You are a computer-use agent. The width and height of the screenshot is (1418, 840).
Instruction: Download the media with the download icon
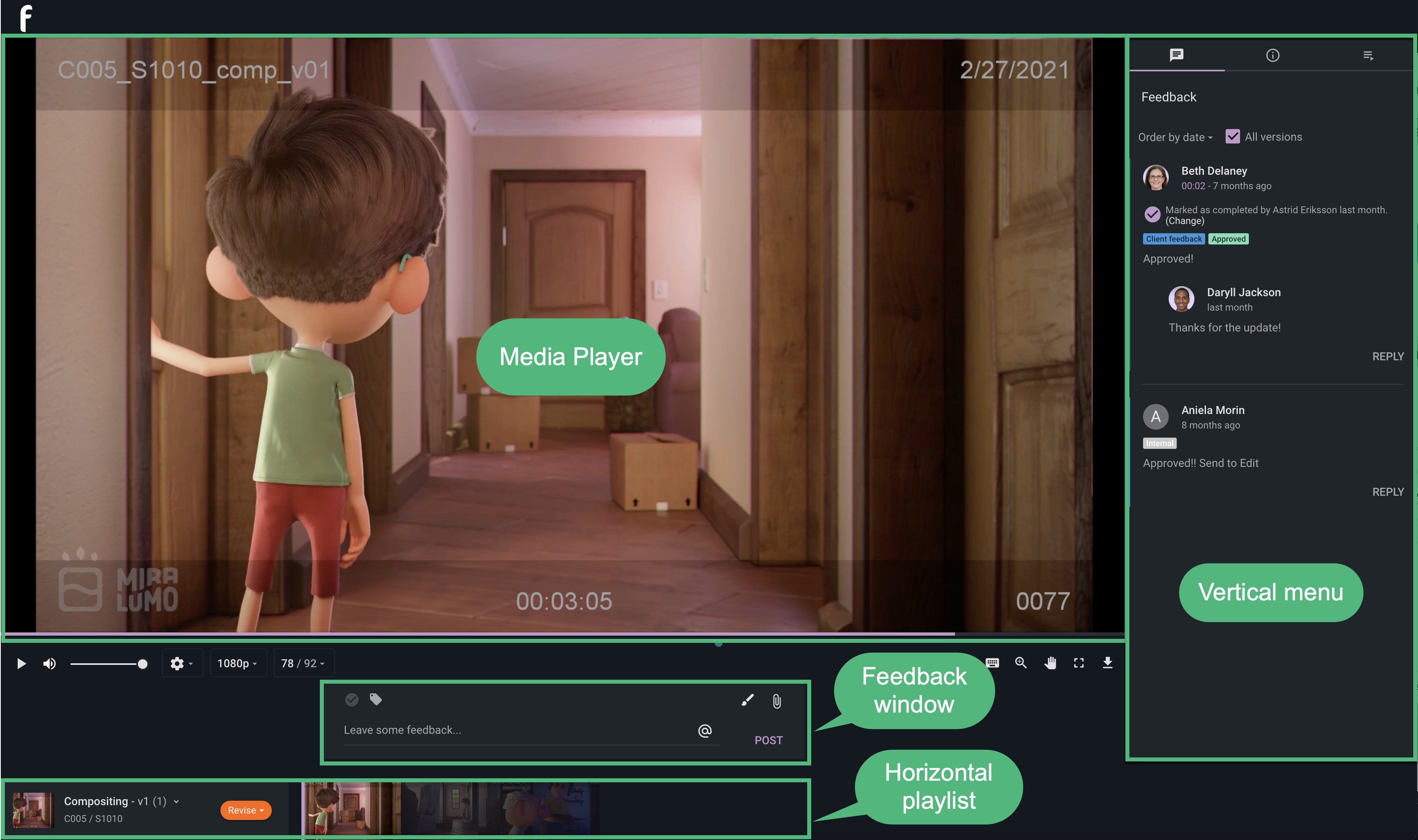coord(1107,663)
